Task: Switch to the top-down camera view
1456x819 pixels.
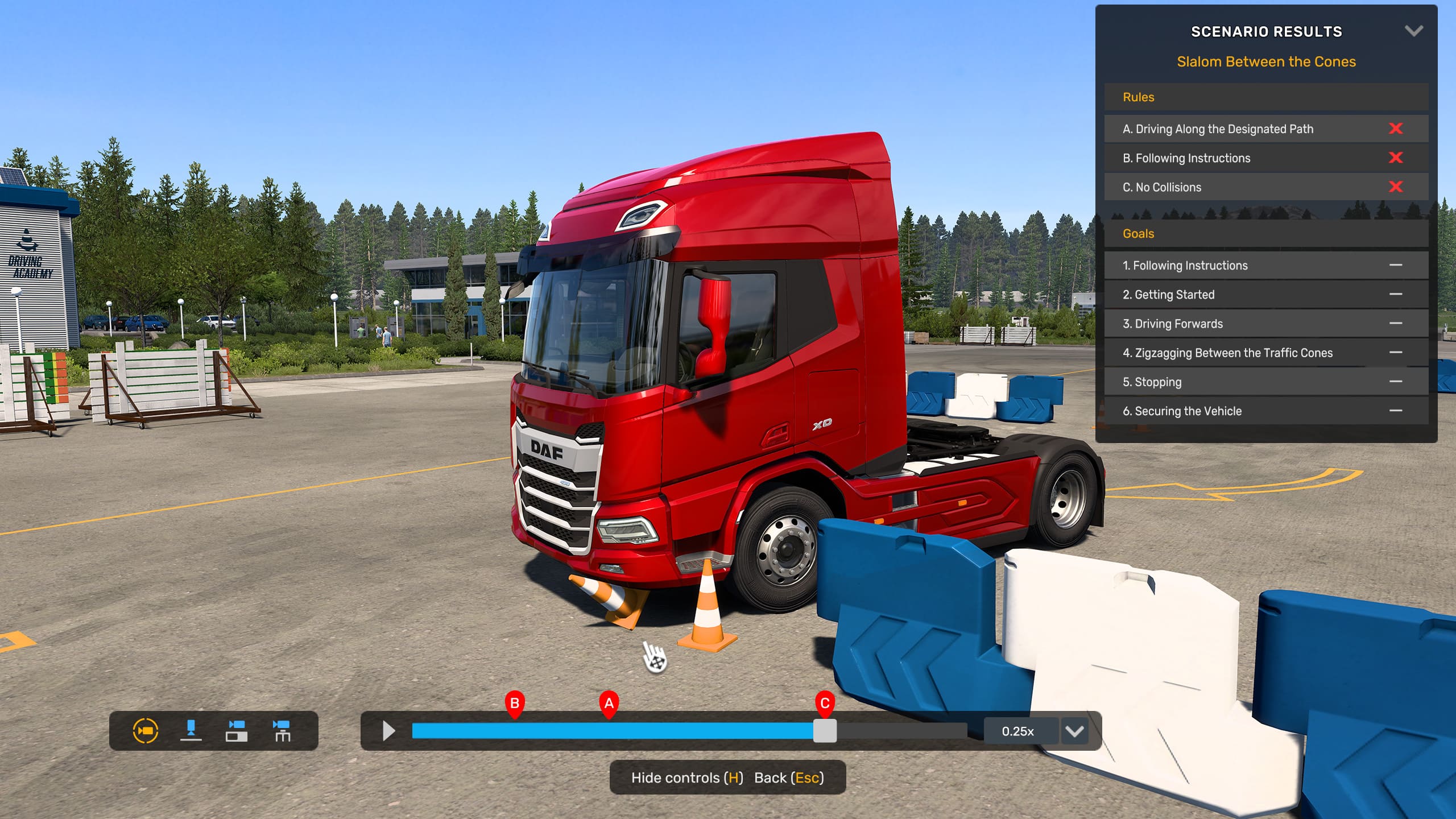Action: pyautogui.click(x=191, y=731)
